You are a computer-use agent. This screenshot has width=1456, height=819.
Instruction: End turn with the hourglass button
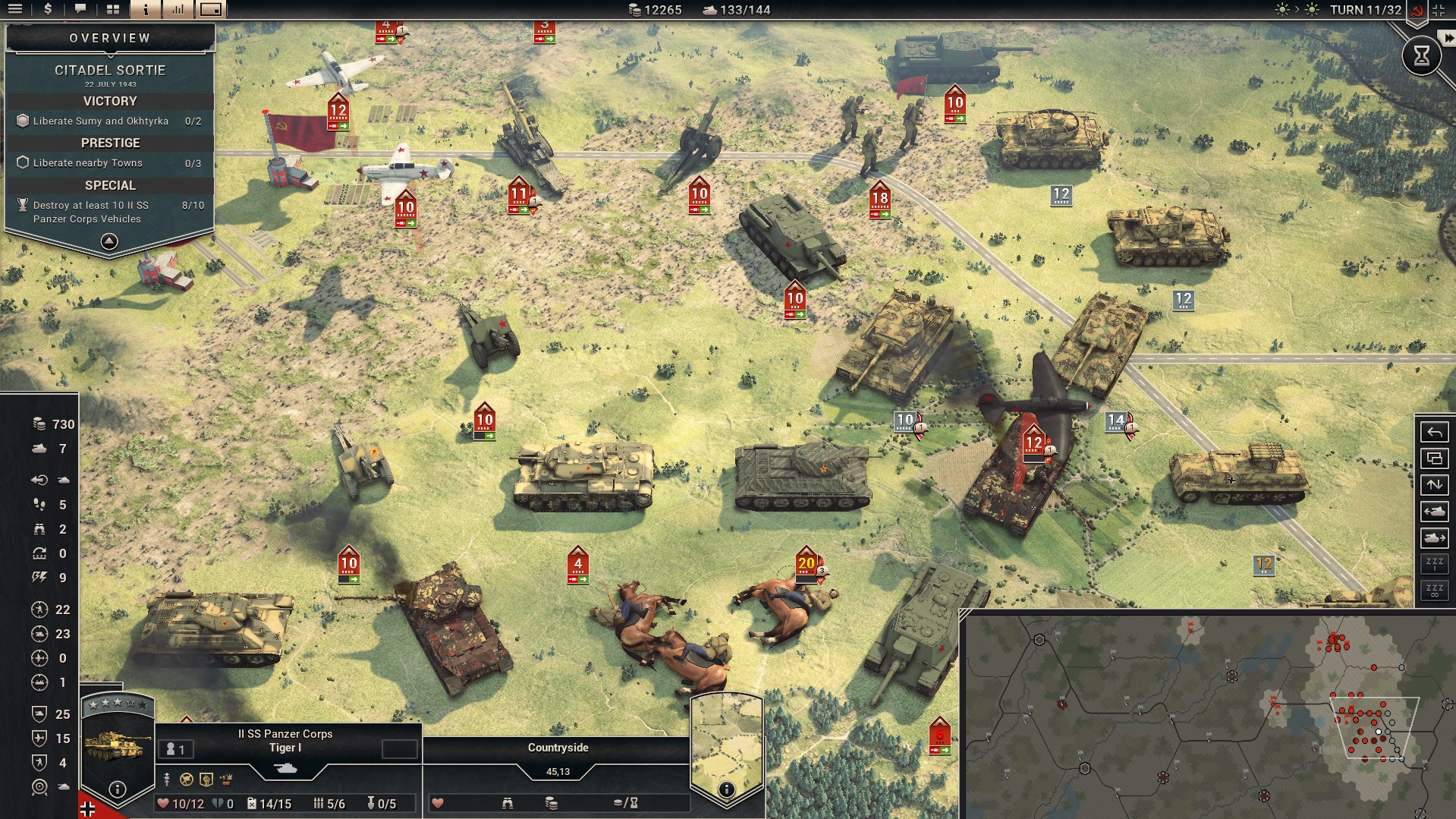click(1421, 55)
